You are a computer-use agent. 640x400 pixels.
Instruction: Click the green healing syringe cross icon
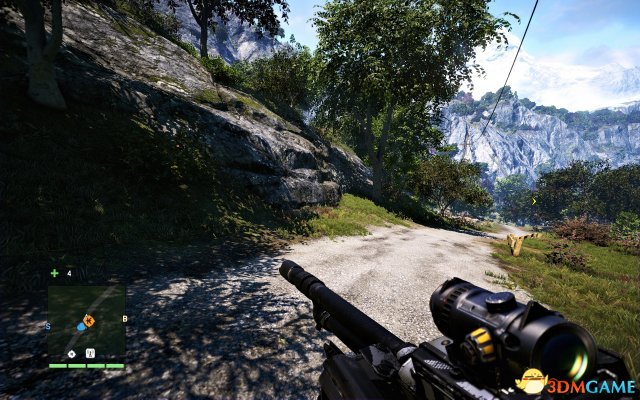54,273
